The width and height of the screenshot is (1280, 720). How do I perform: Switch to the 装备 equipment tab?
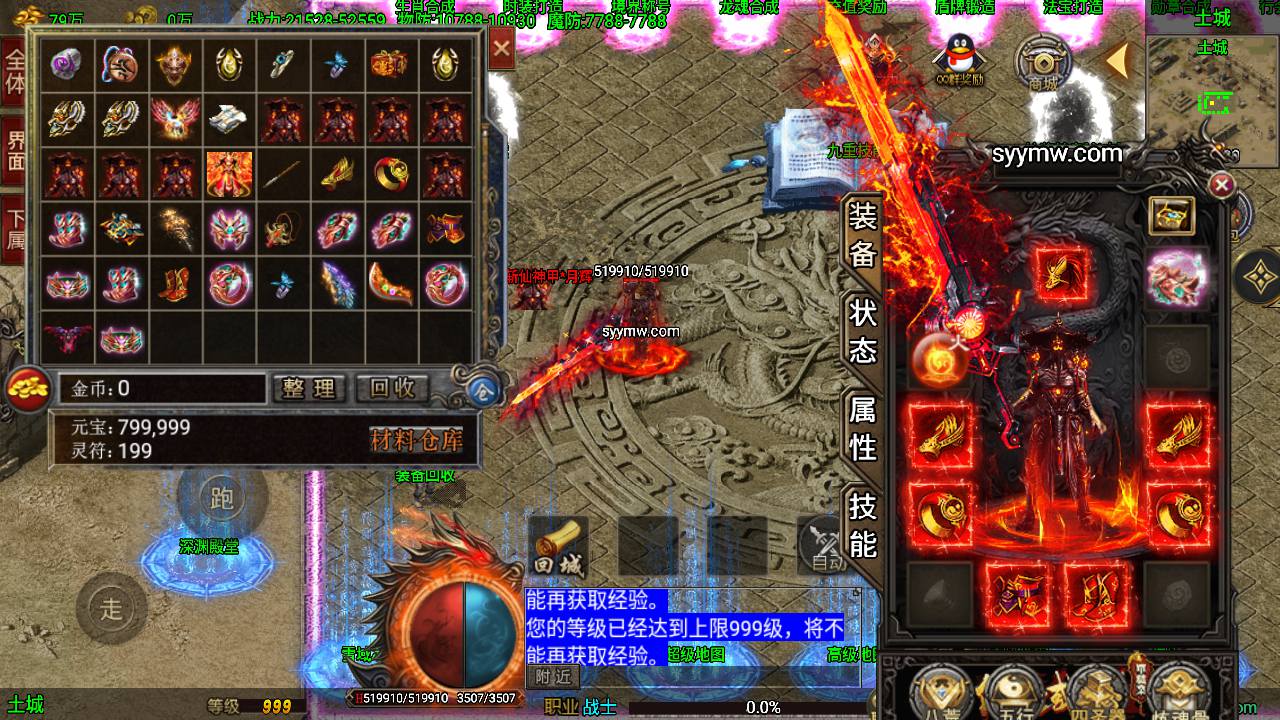(862, 236)
